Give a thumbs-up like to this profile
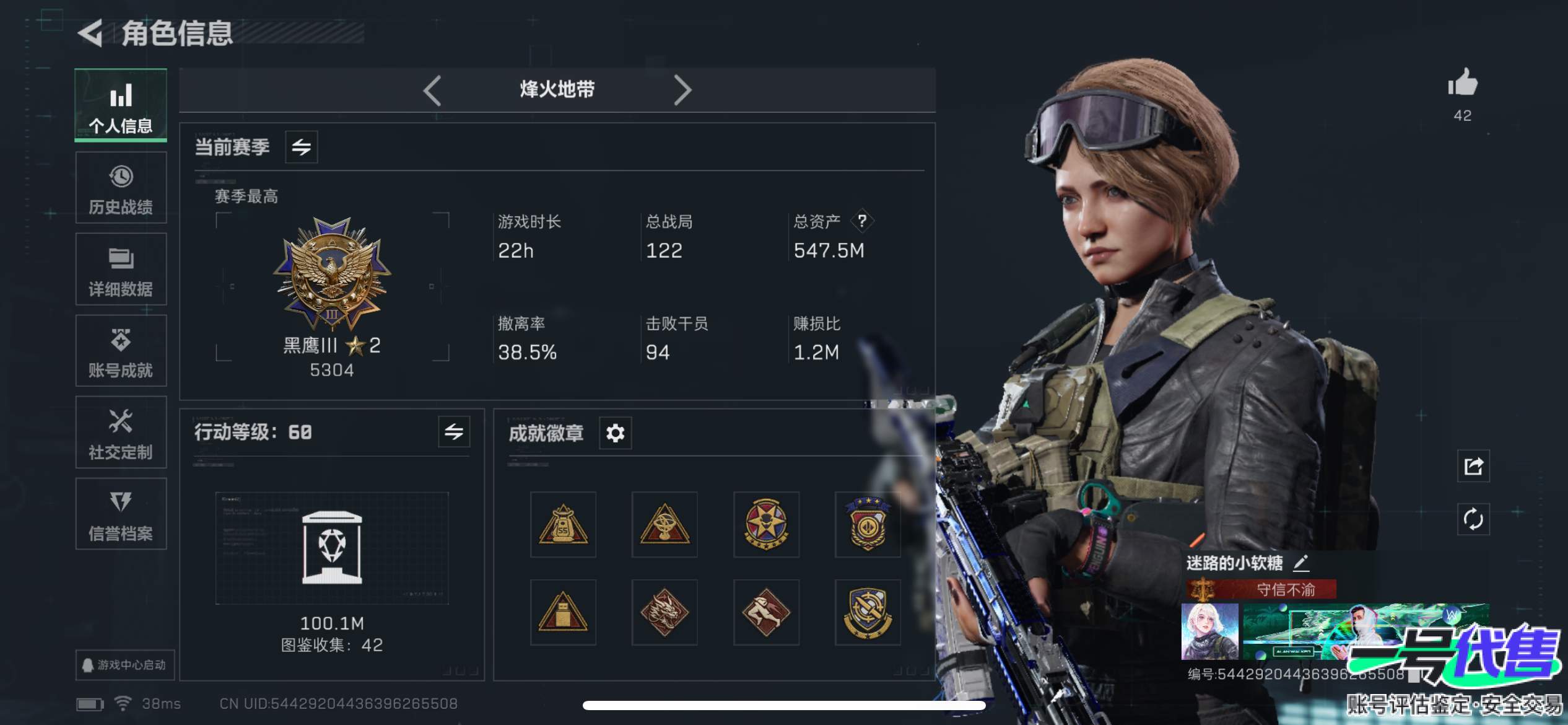 tap(1462, 84)
